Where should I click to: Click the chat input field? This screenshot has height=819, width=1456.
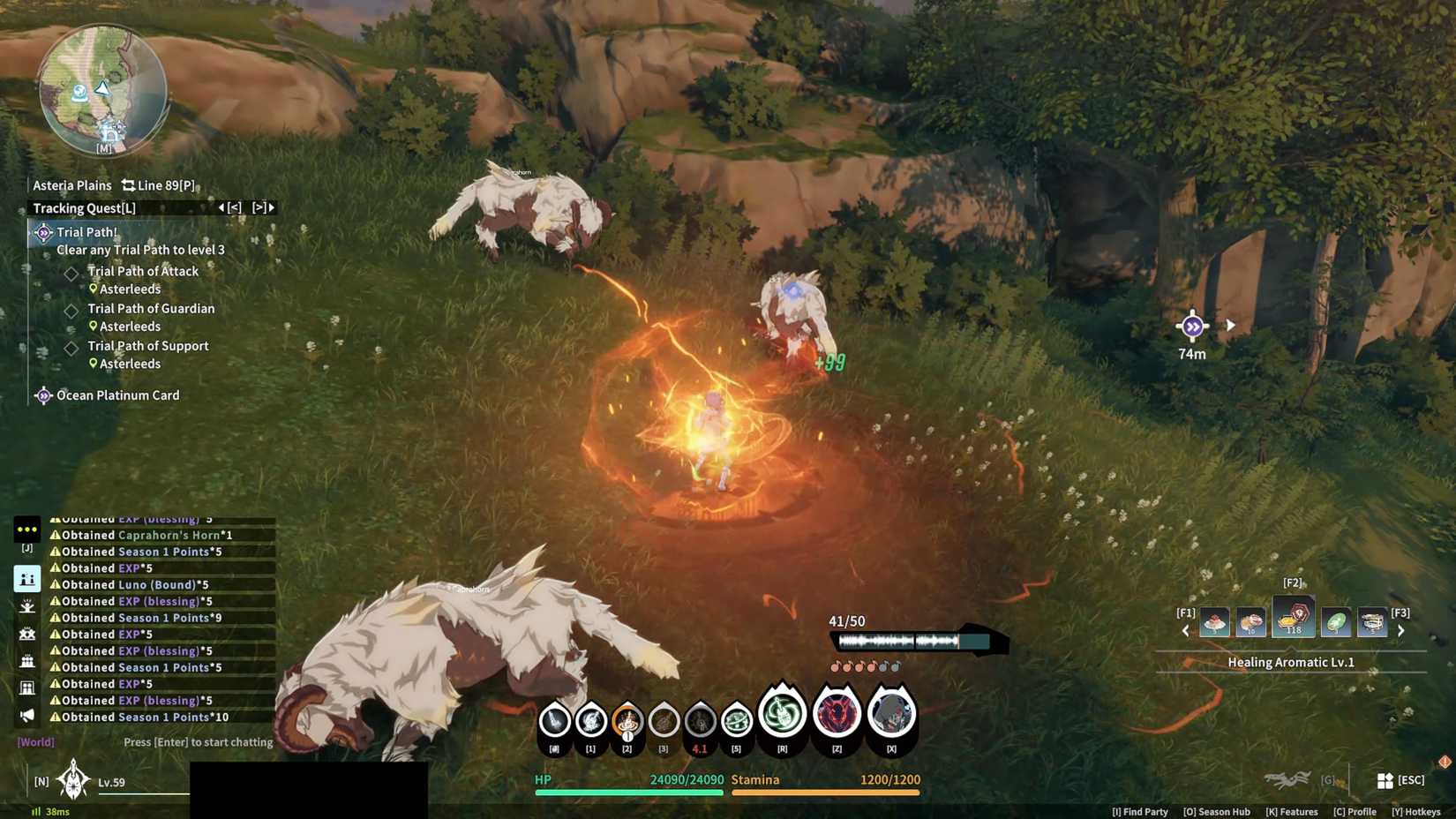point(198,742)
